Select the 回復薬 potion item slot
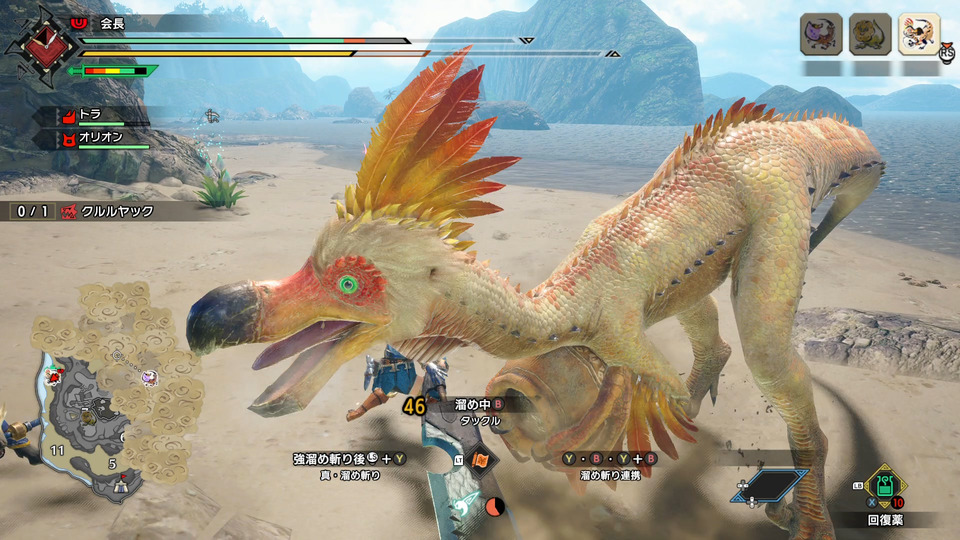The height and width of the screenshot is (540, 960). tap(884, 487)
